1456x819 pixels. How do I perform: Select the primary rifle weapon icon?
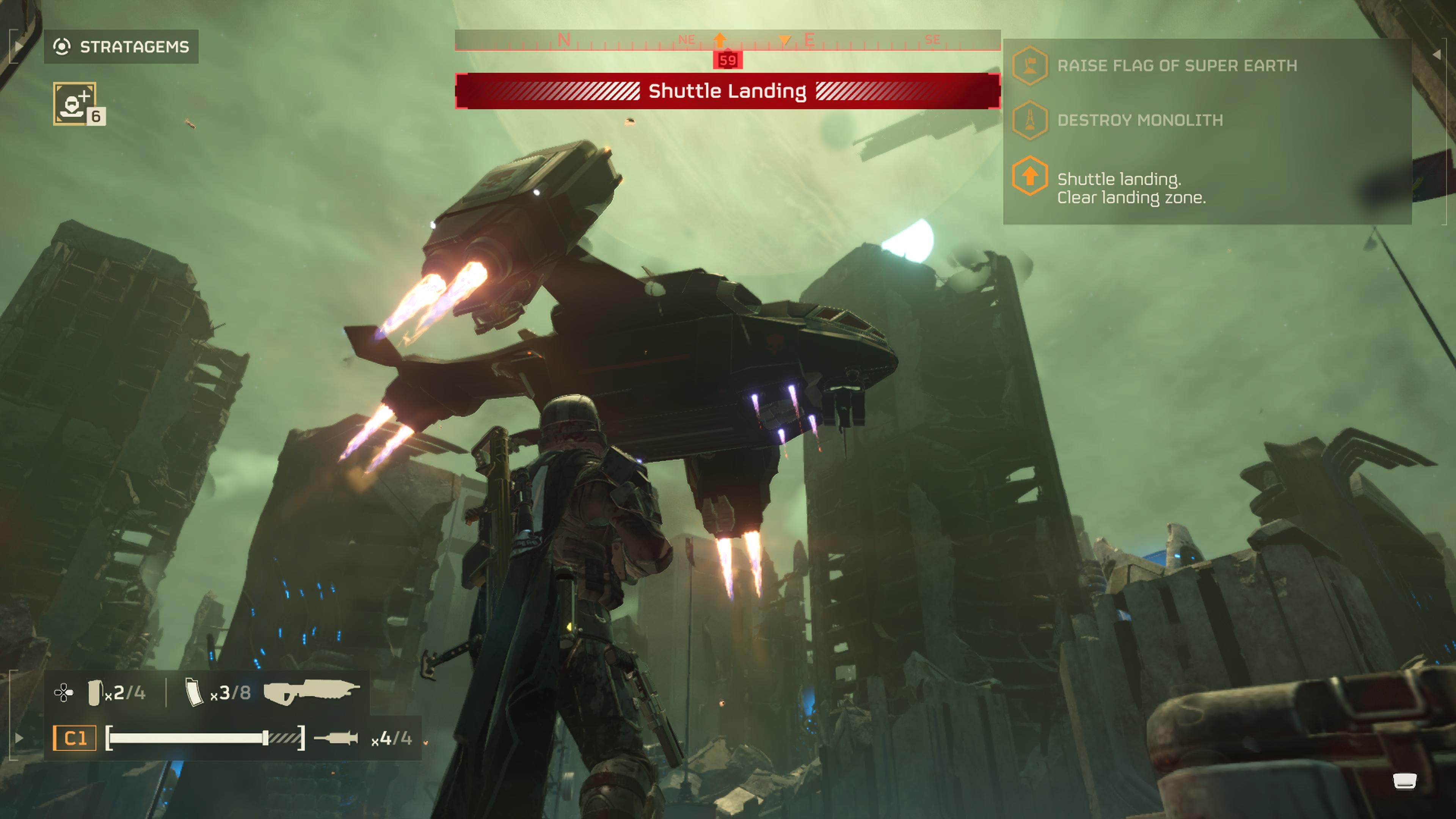[311, 691]
